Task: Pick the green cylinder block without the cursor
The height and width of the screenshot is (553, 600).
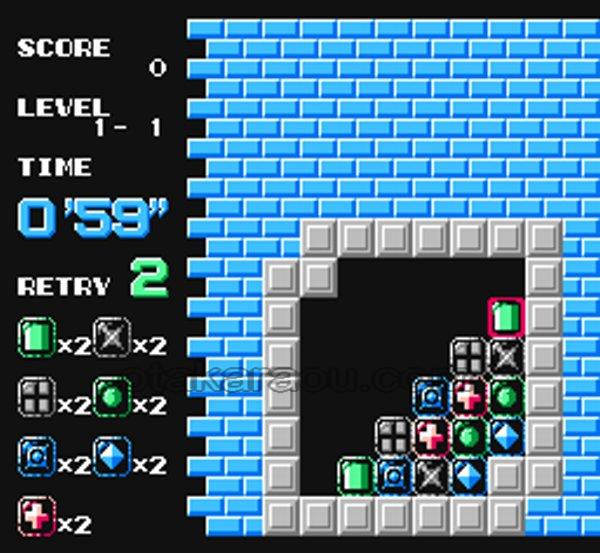Action: pyautogui.click(x=355, y=475)
